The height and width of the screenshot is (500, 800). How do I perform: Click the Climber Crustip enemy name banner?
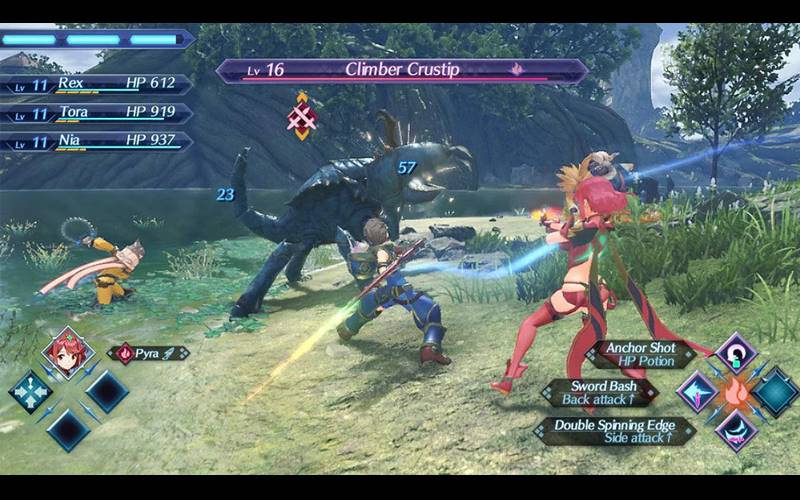(x=402, y=70)
